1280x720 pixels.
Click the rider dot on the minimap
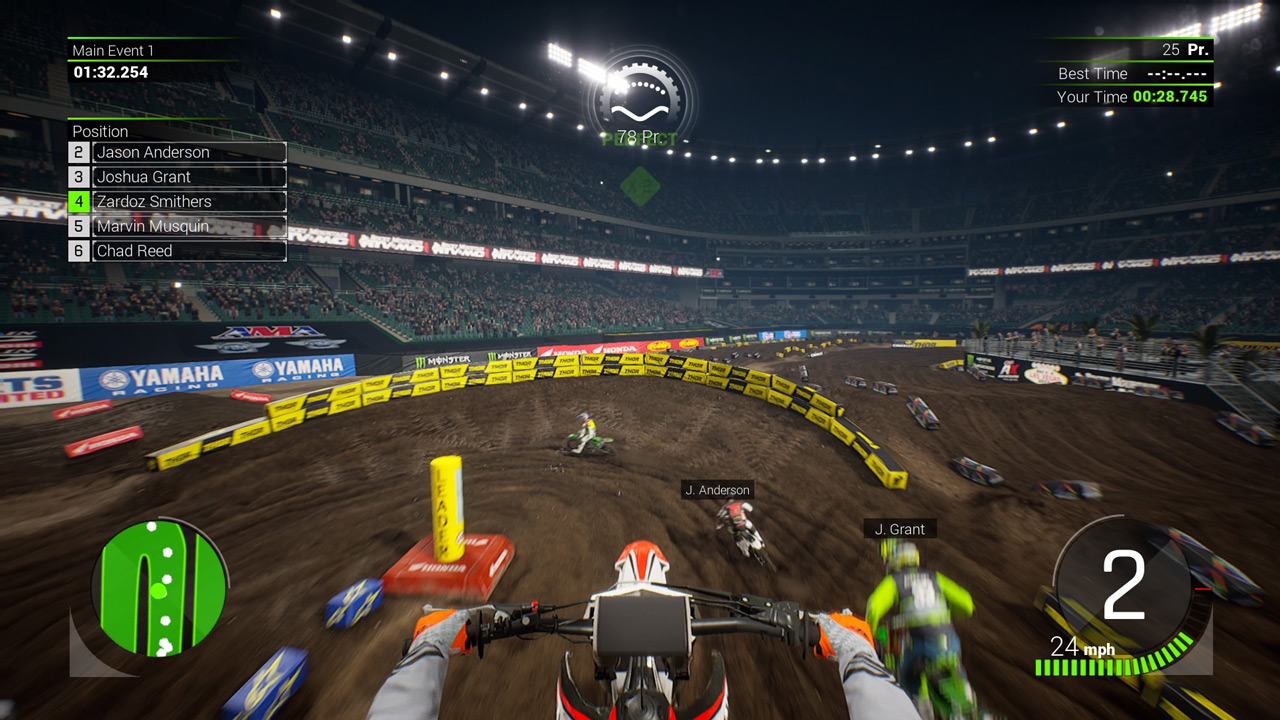click(x=157, y=592)
